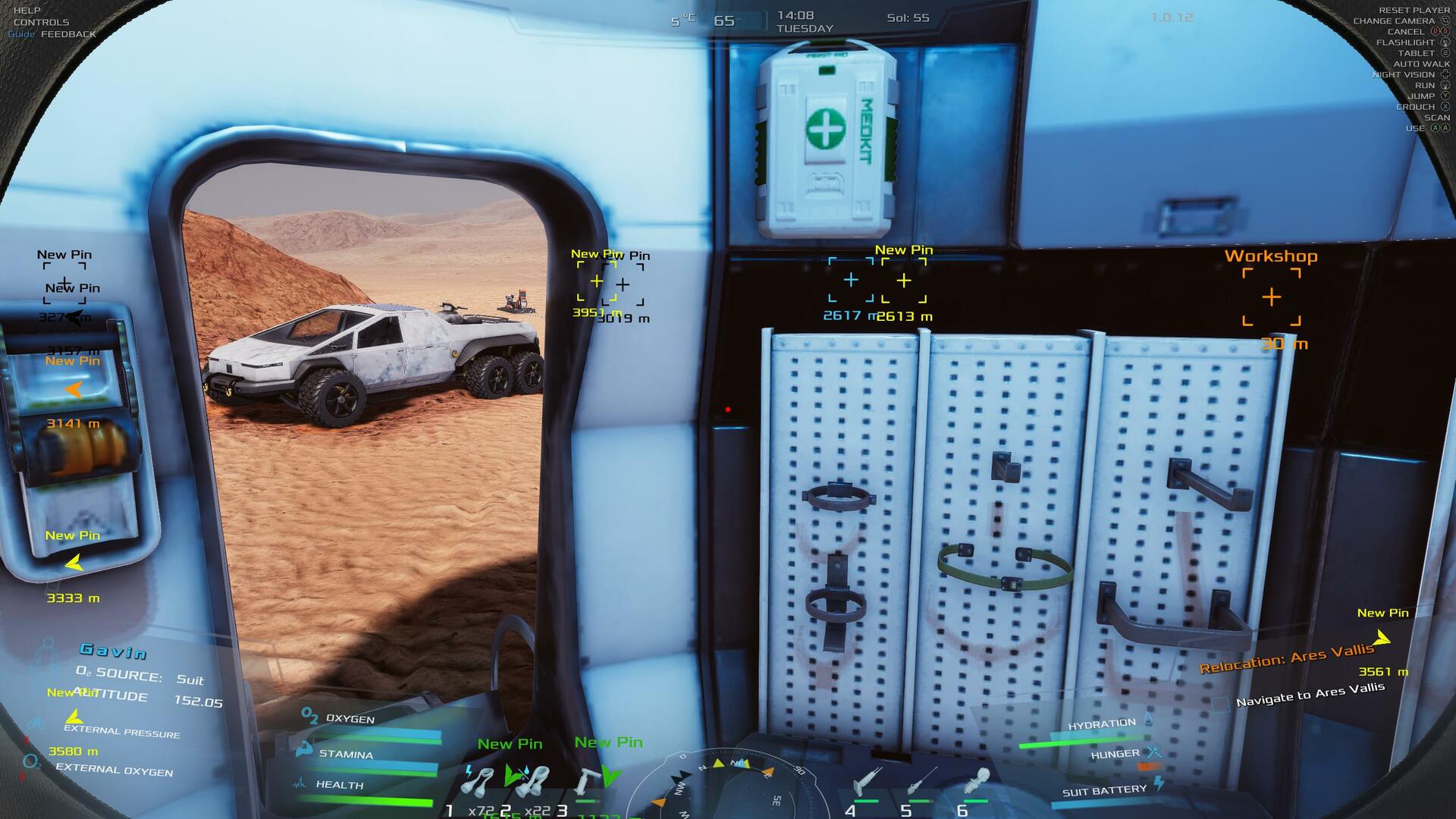The image size is (1456, 819).
Task: Equip the tool in hotbar slot 4
Action: [864, 783]
